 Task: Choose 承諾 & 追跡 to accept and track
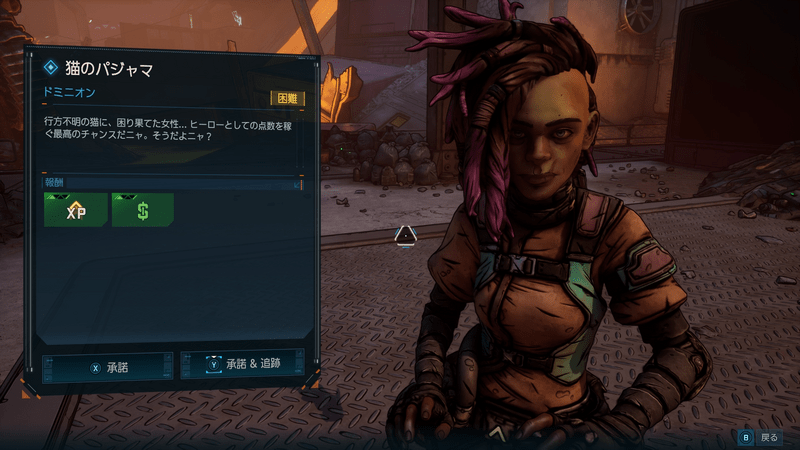click(x=242, y=365)
